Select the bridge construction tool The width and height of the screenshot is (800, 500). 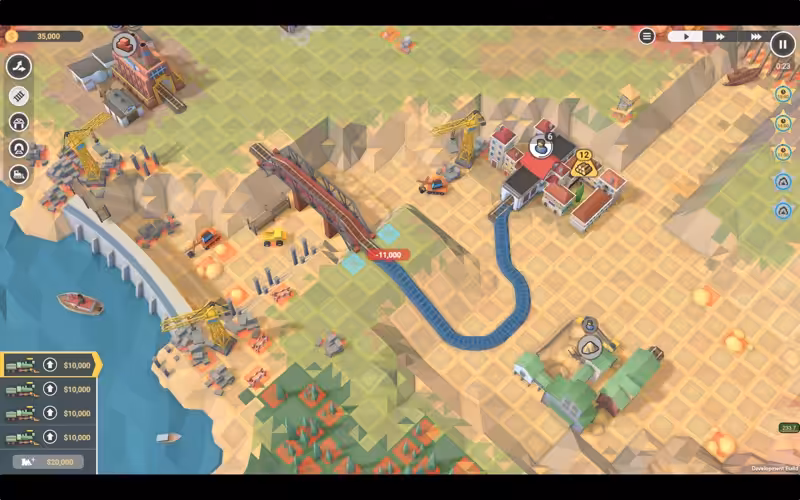click(19, 122)
